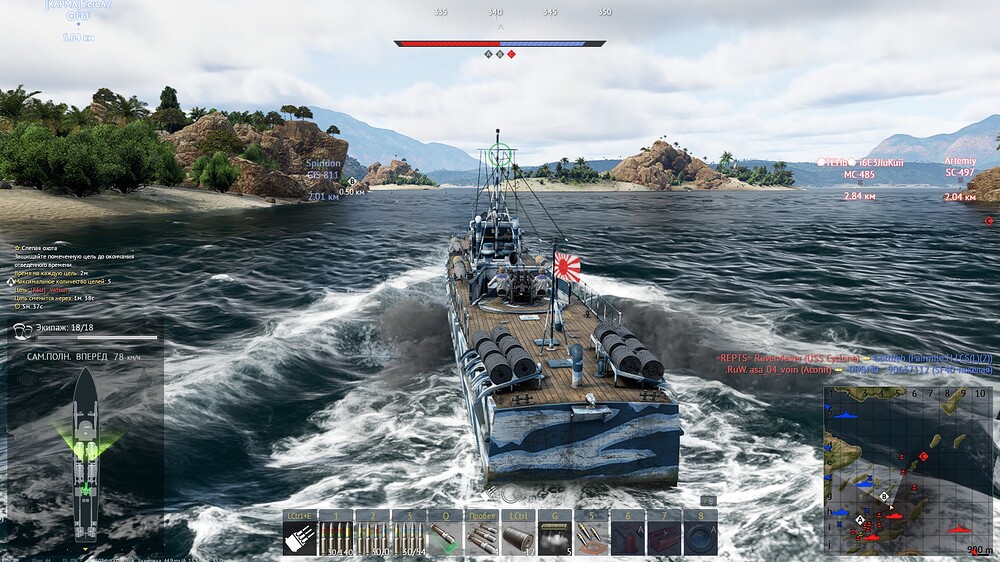Activate the salvo fire slot with white shells
Screen dimensions: 1000x562
point(299,537)
